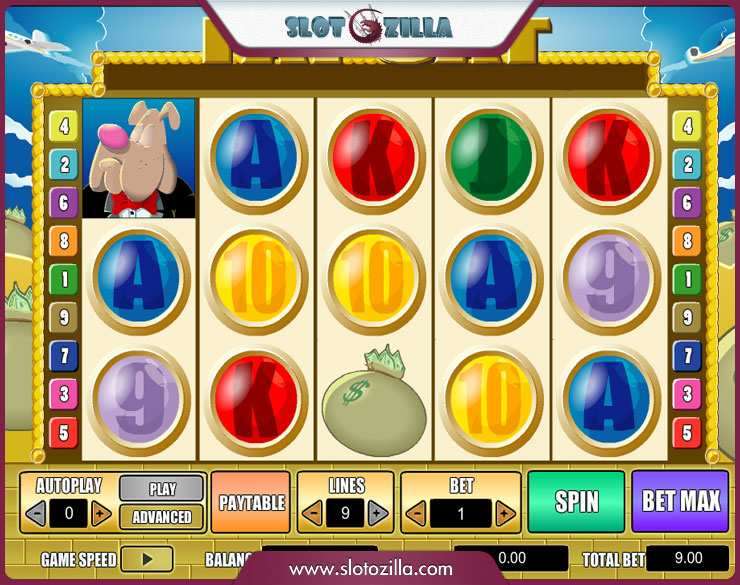The image size is (740, 585).
Task: Visit the www.slotozilla.com link
Action: tap(371, 569)
